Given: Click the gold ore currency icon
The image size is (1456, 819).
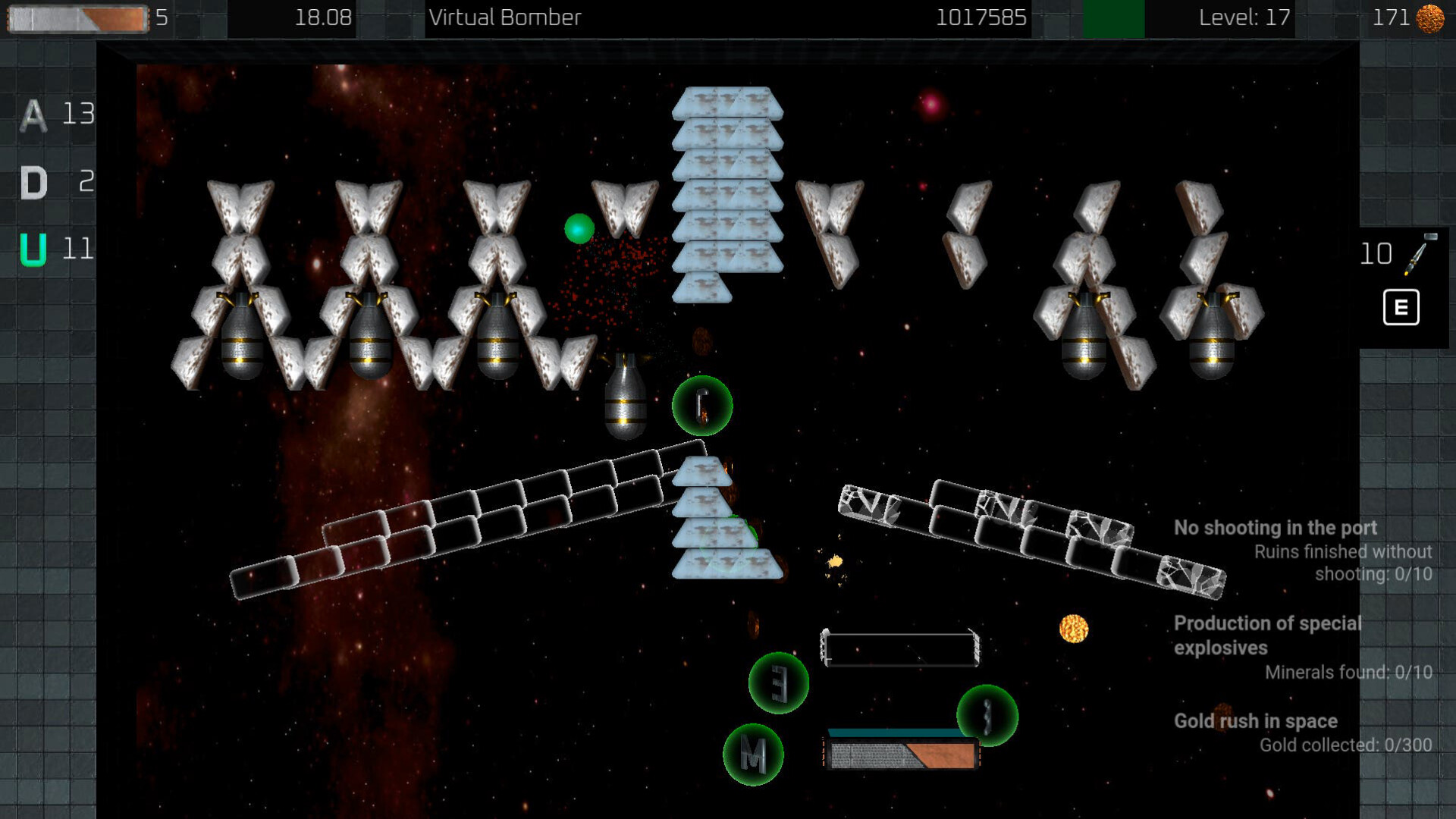Looking at the screenshot, I should 1430,18.
